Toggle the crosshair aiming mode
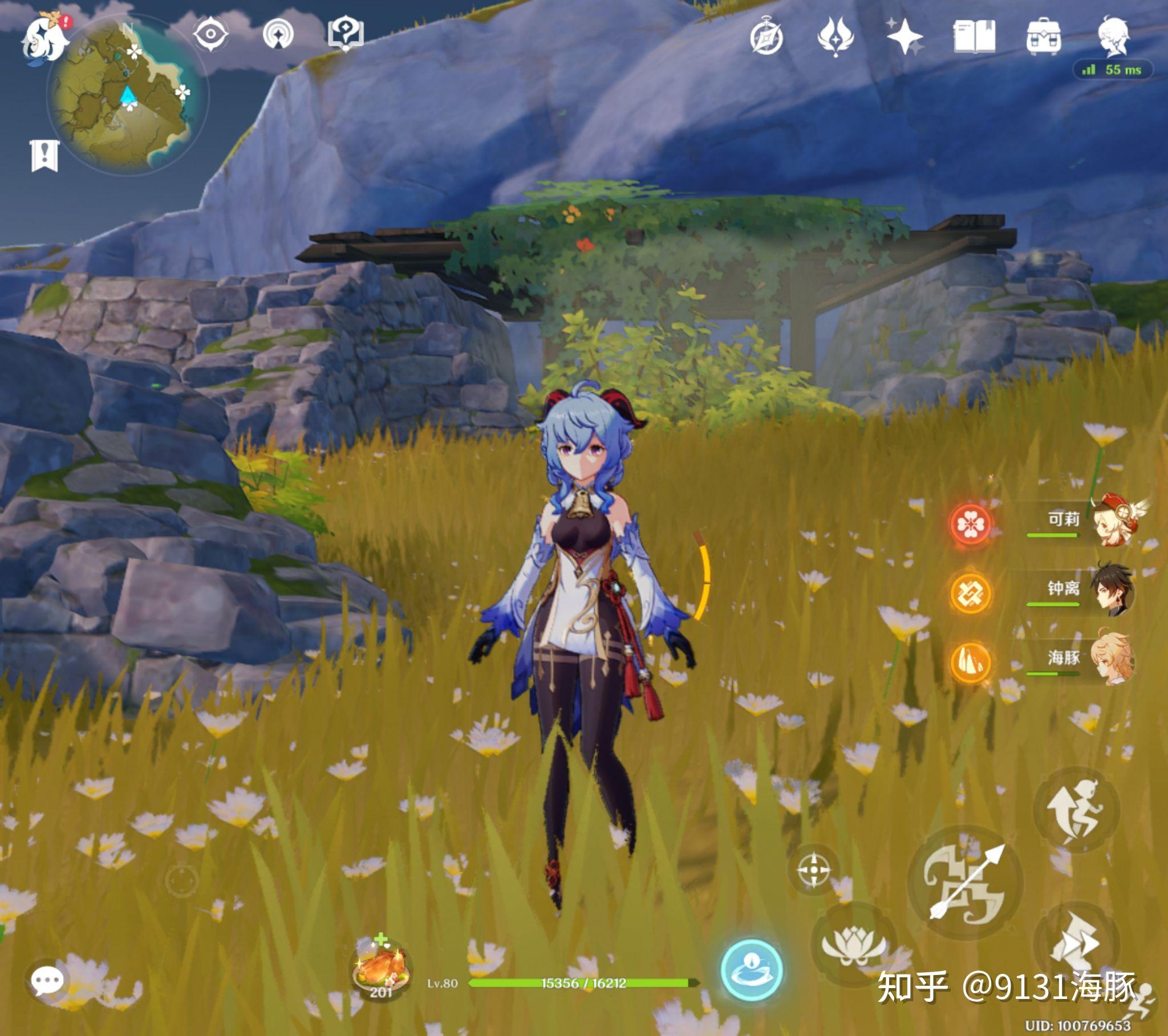The image size is (1168, 1036). (813, 870)
